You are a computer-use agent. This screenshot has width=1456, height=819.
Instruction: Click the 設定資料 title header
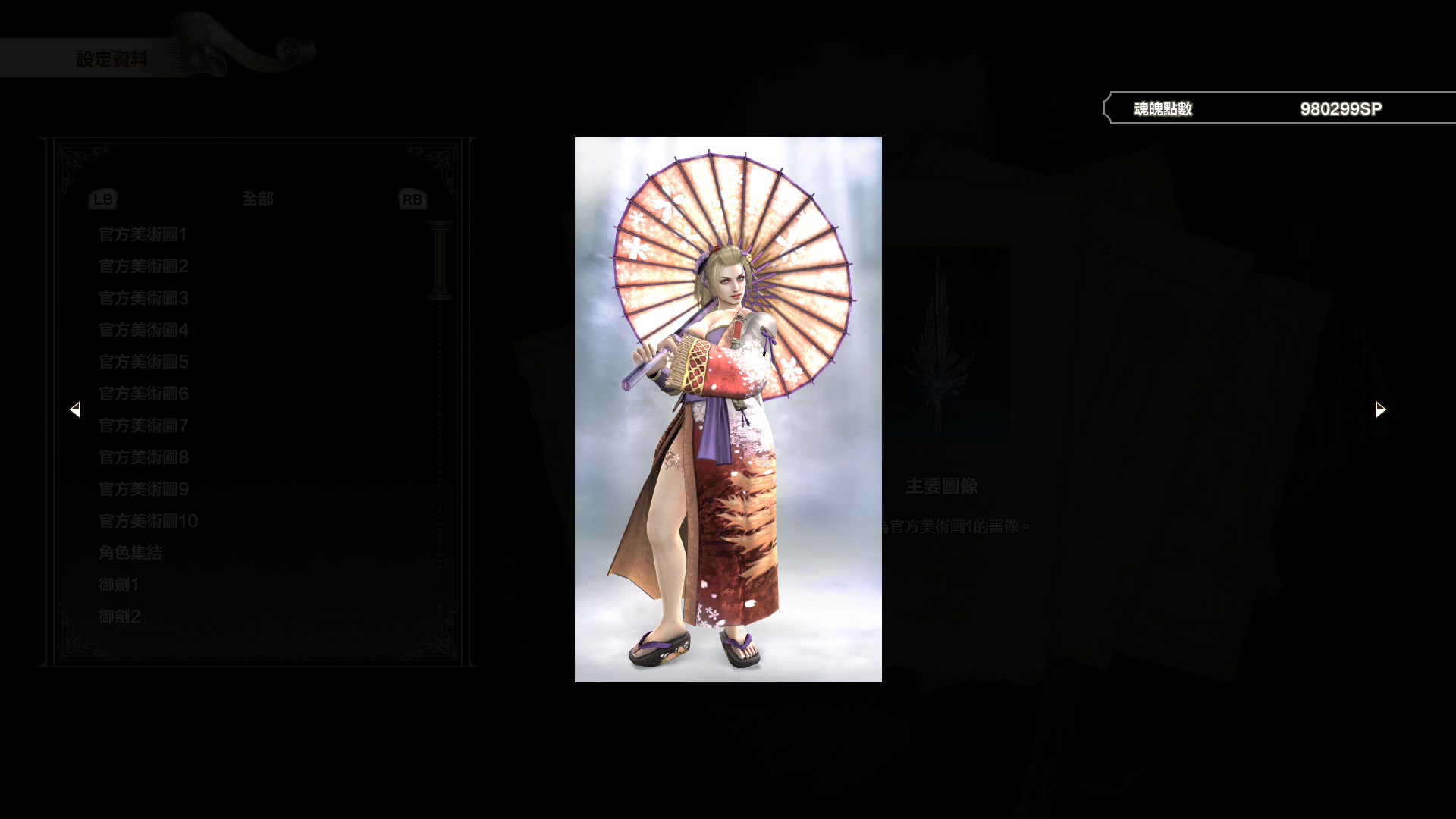coord(114,55)
